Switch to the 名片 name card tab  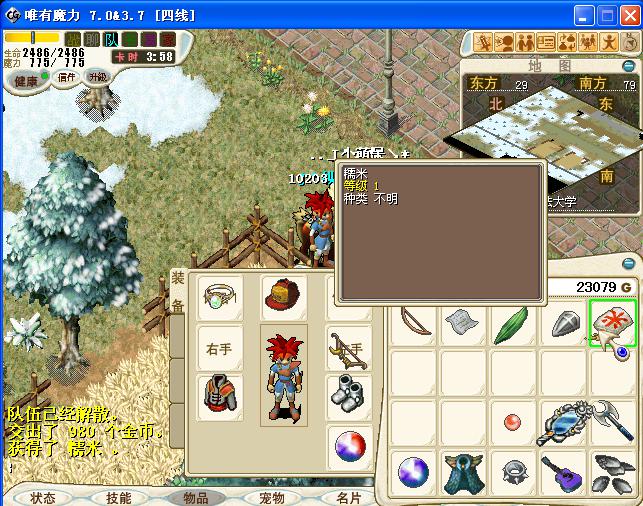[348, 497]
